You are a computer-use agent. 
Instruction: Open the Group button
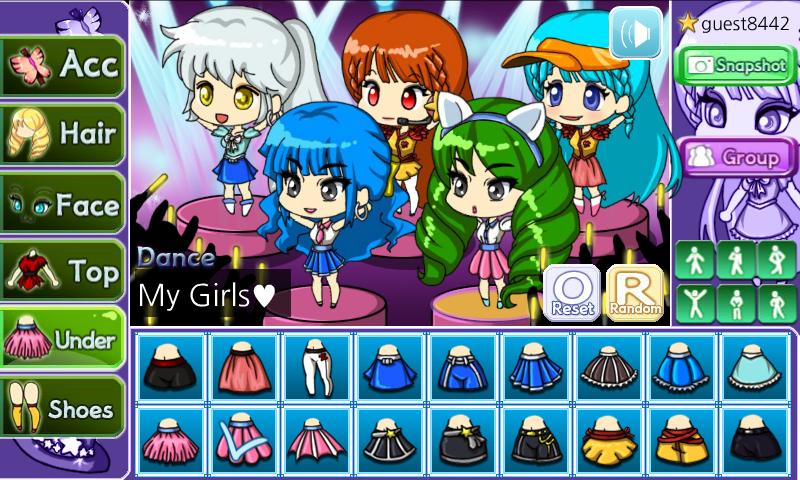[x=736, y=157]
